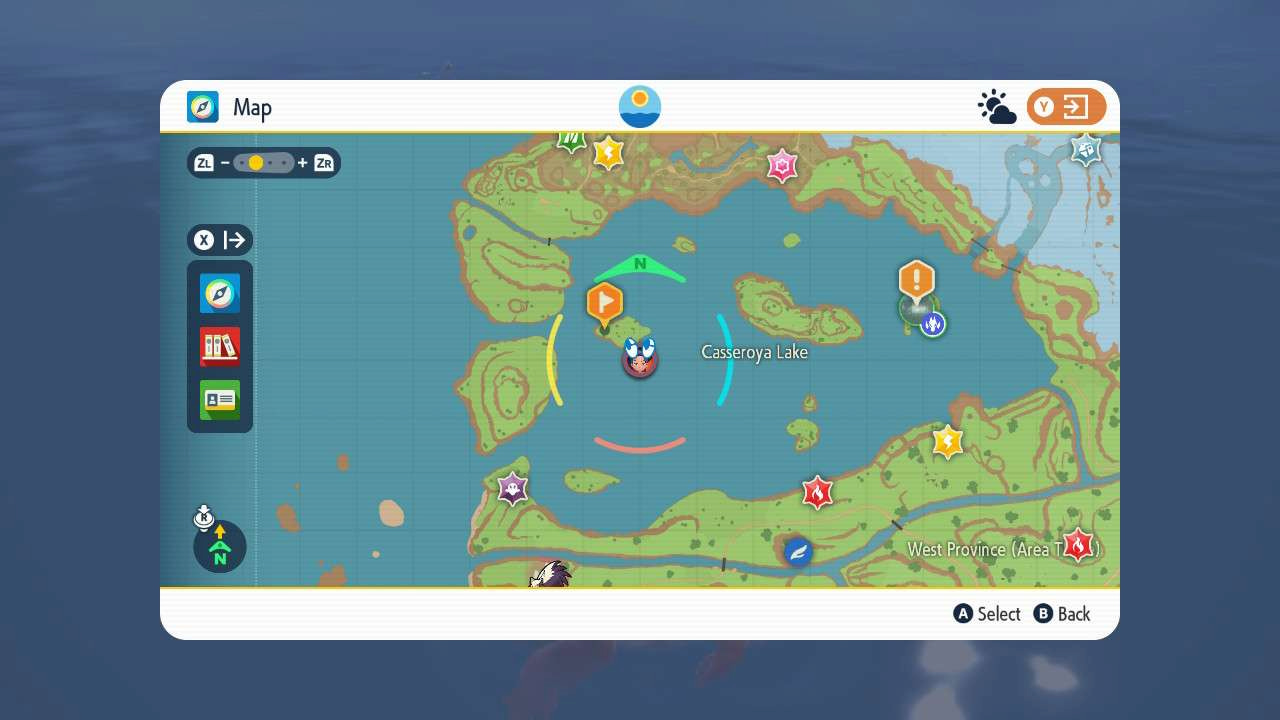Select the green Trainer Profile icon in the sidebar

219,399
